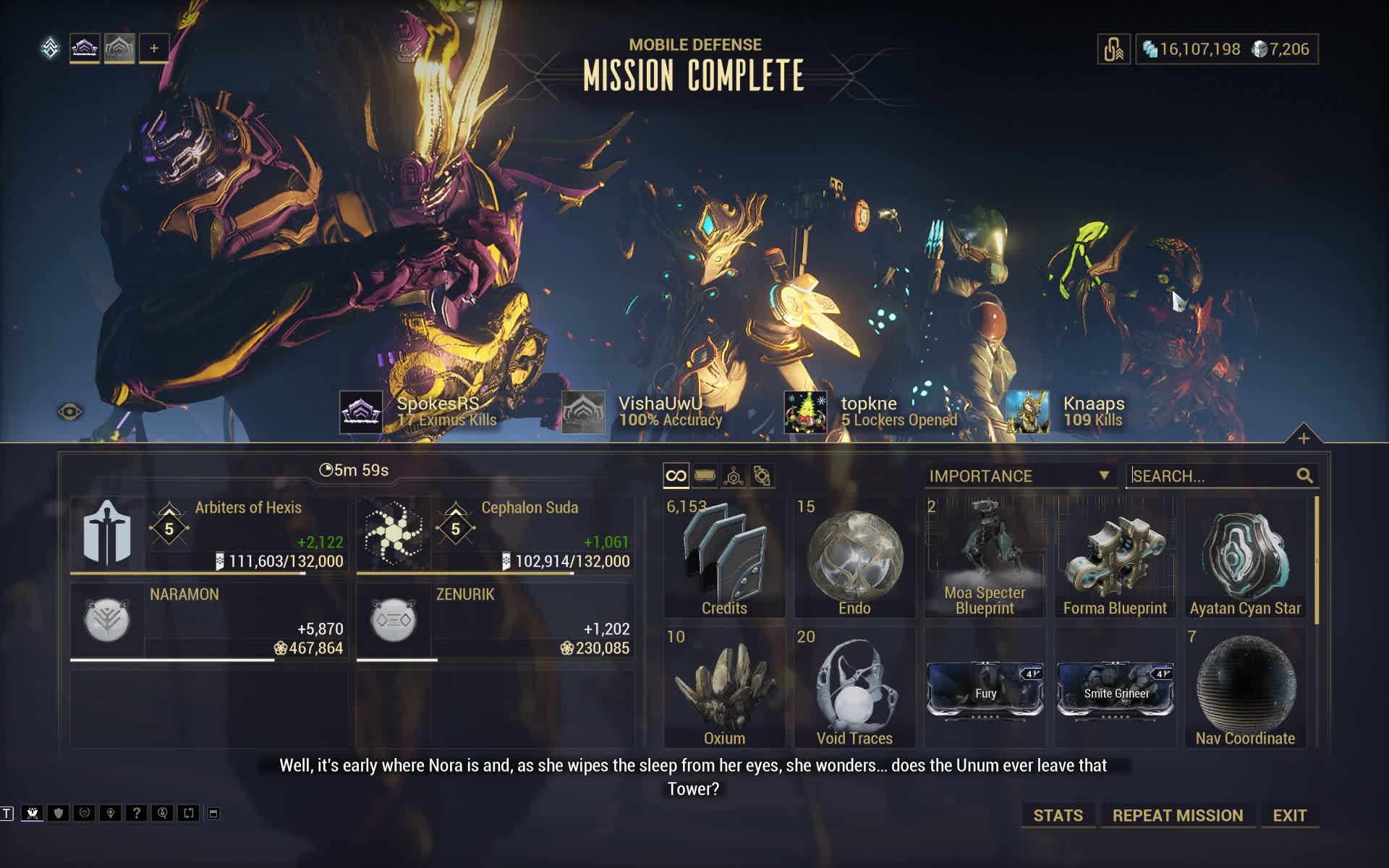Exit the mission results screen
Screen dimensions: 1389x868
click(x=1289, y=815)
